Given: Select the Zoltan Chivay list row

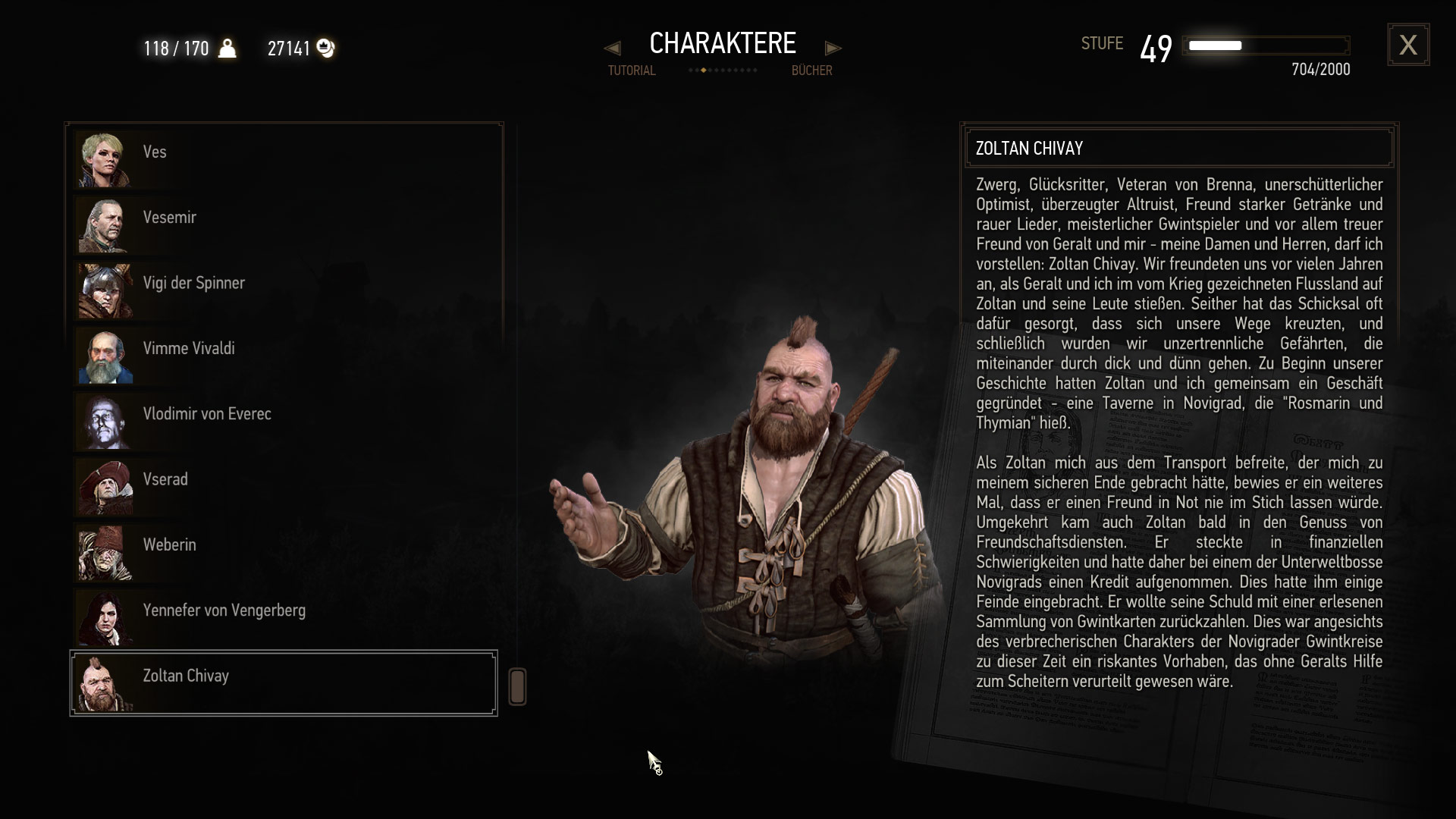Looking at the screenshot, I should (284, 683).
